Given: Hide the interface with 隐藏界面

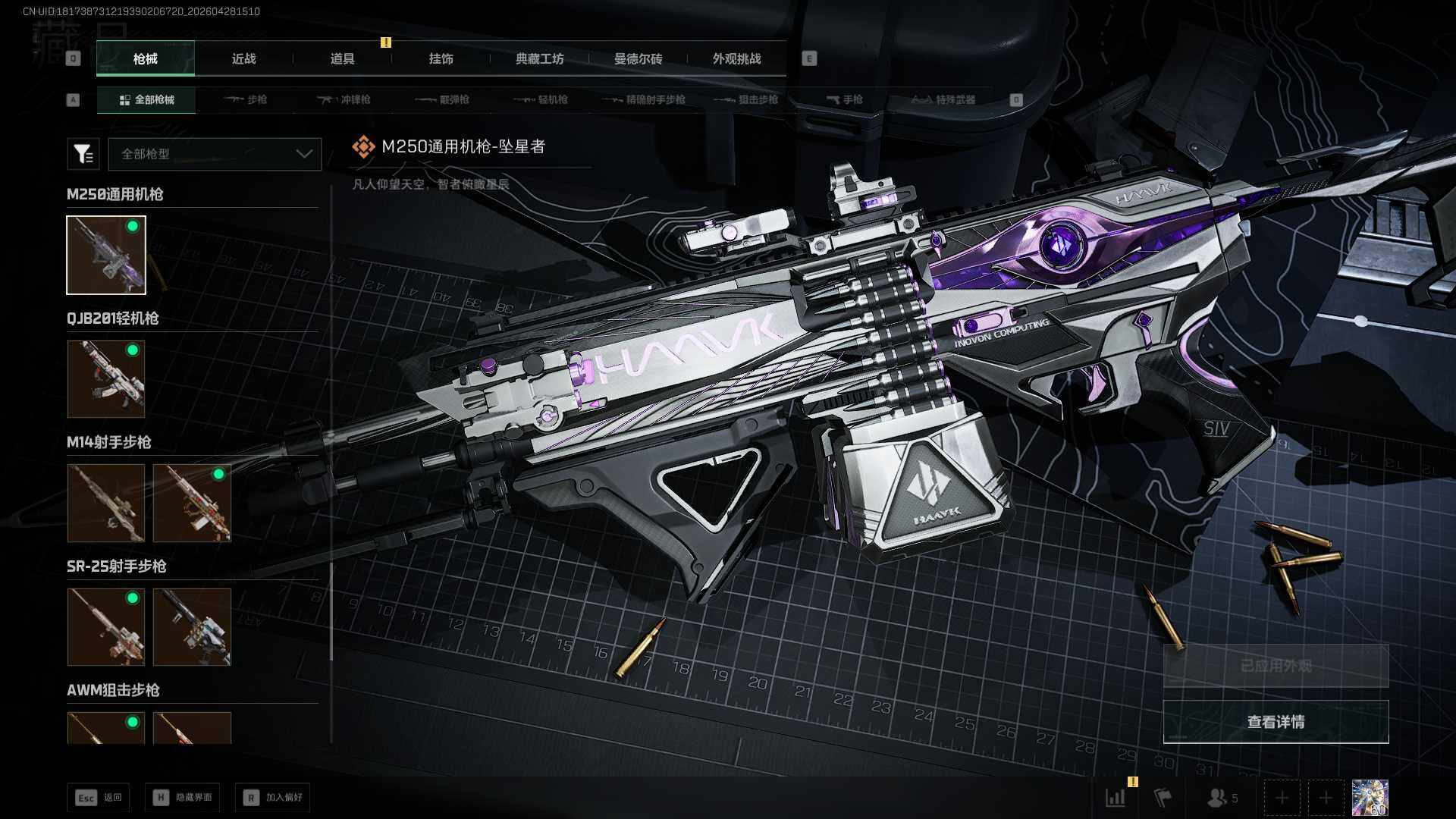Looking at the screenshot, I should coord(183,798).
